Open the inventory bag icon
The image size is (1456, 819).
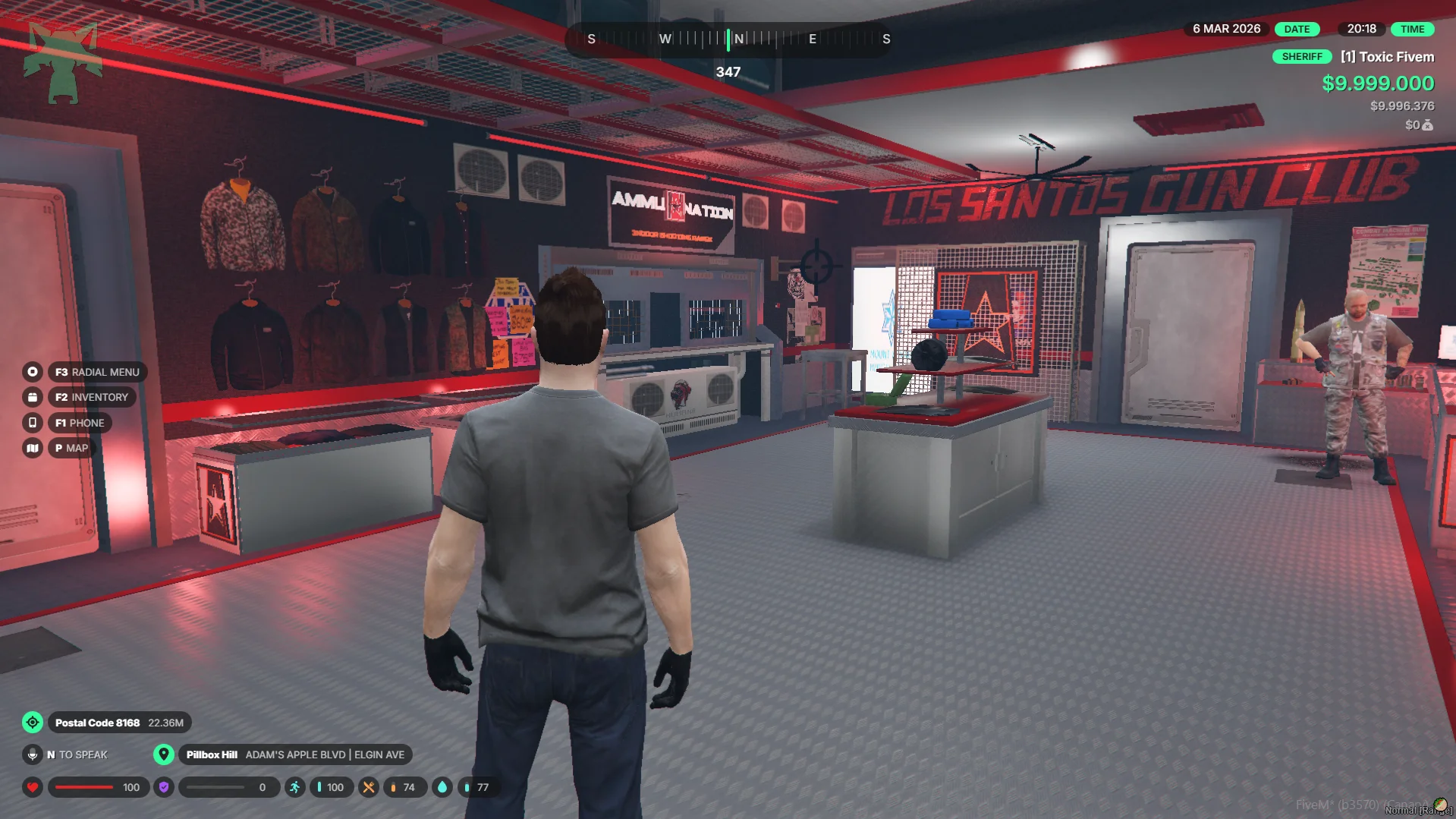(x=32, y=397)
